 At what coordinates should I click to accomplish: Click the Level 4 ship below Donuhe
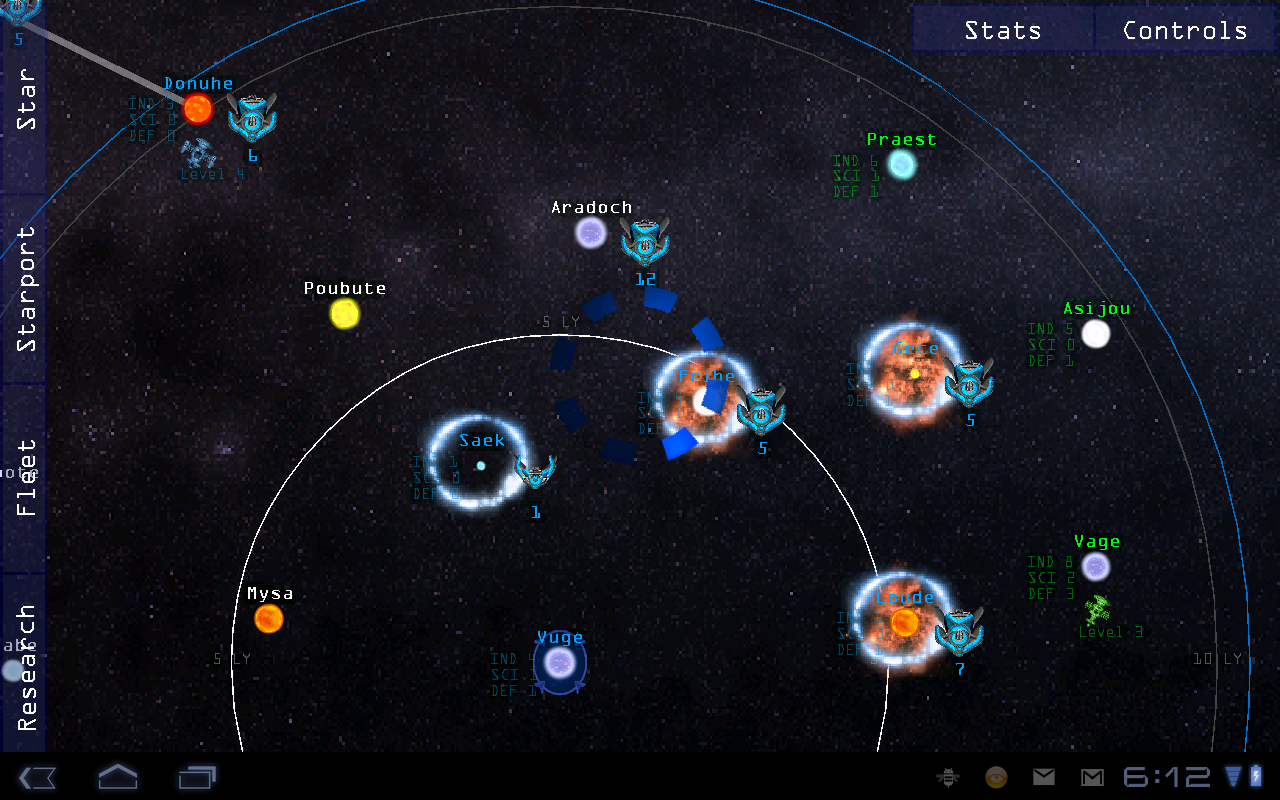196,155
